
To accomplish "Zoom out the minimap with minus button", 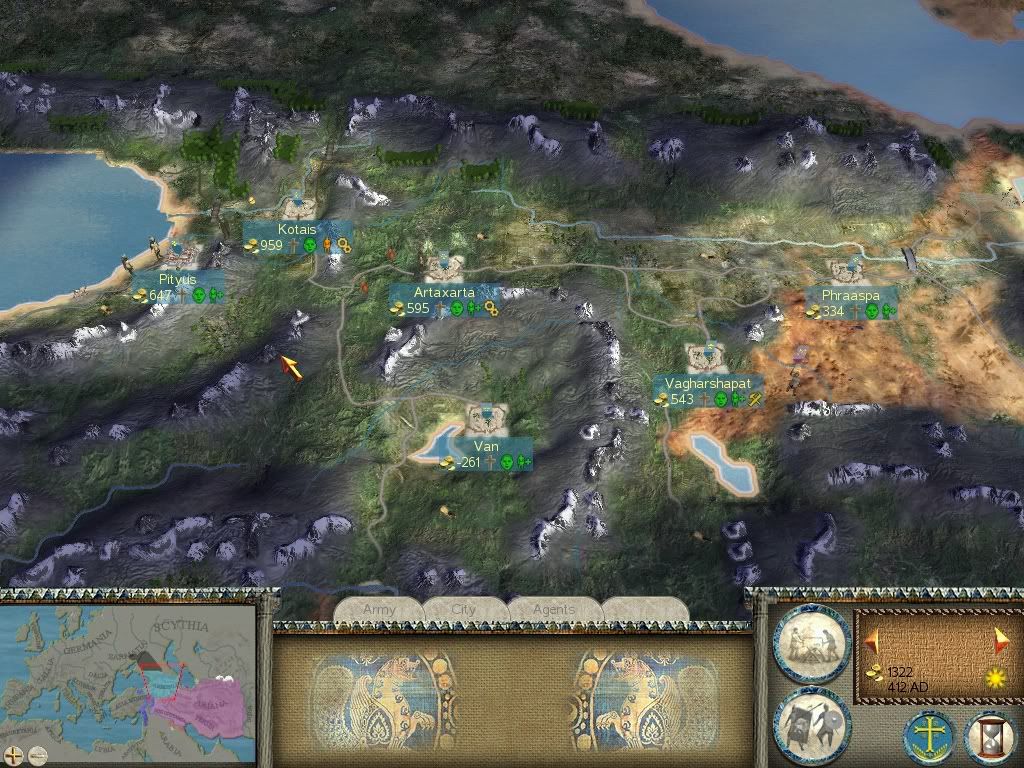I will coord(37,755).
